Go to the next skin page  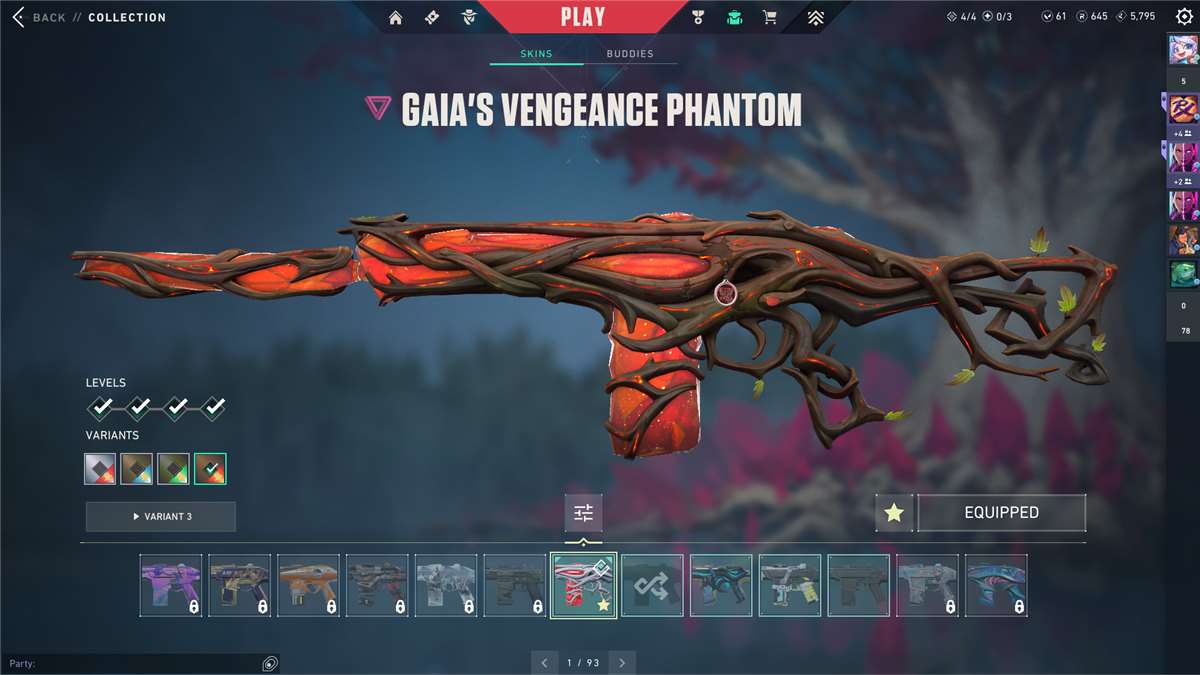click(x=622, y=662)
